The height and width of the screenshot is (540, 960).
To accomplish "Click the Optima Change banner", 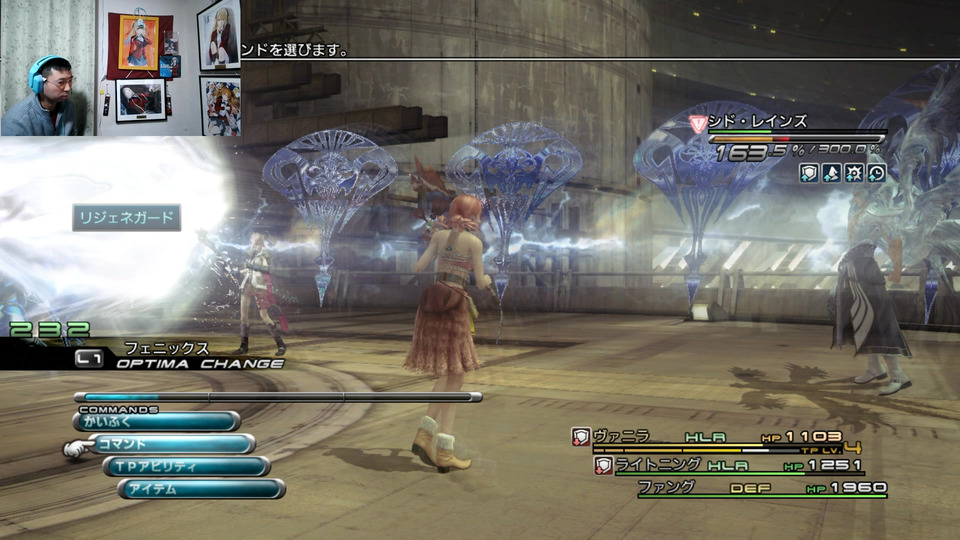I will 190,363.
